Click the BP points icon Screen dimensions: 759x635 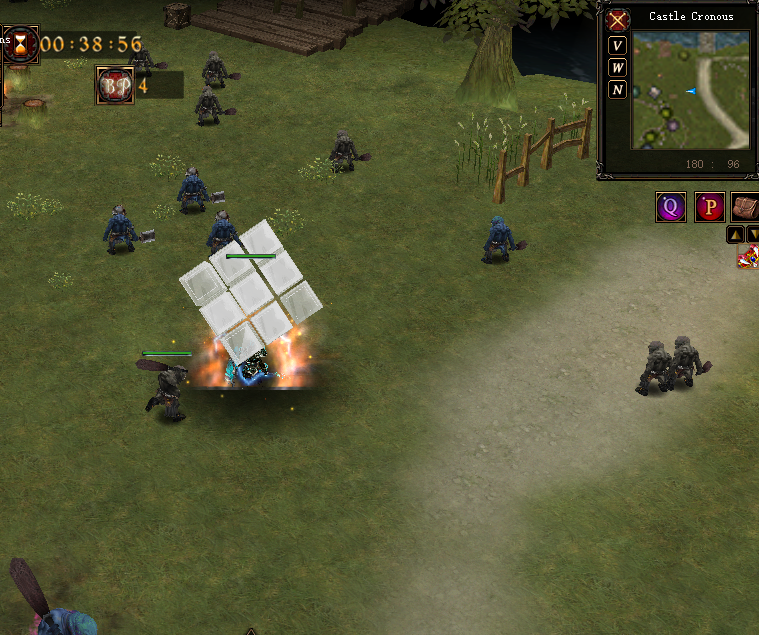(x=115, y=86)
